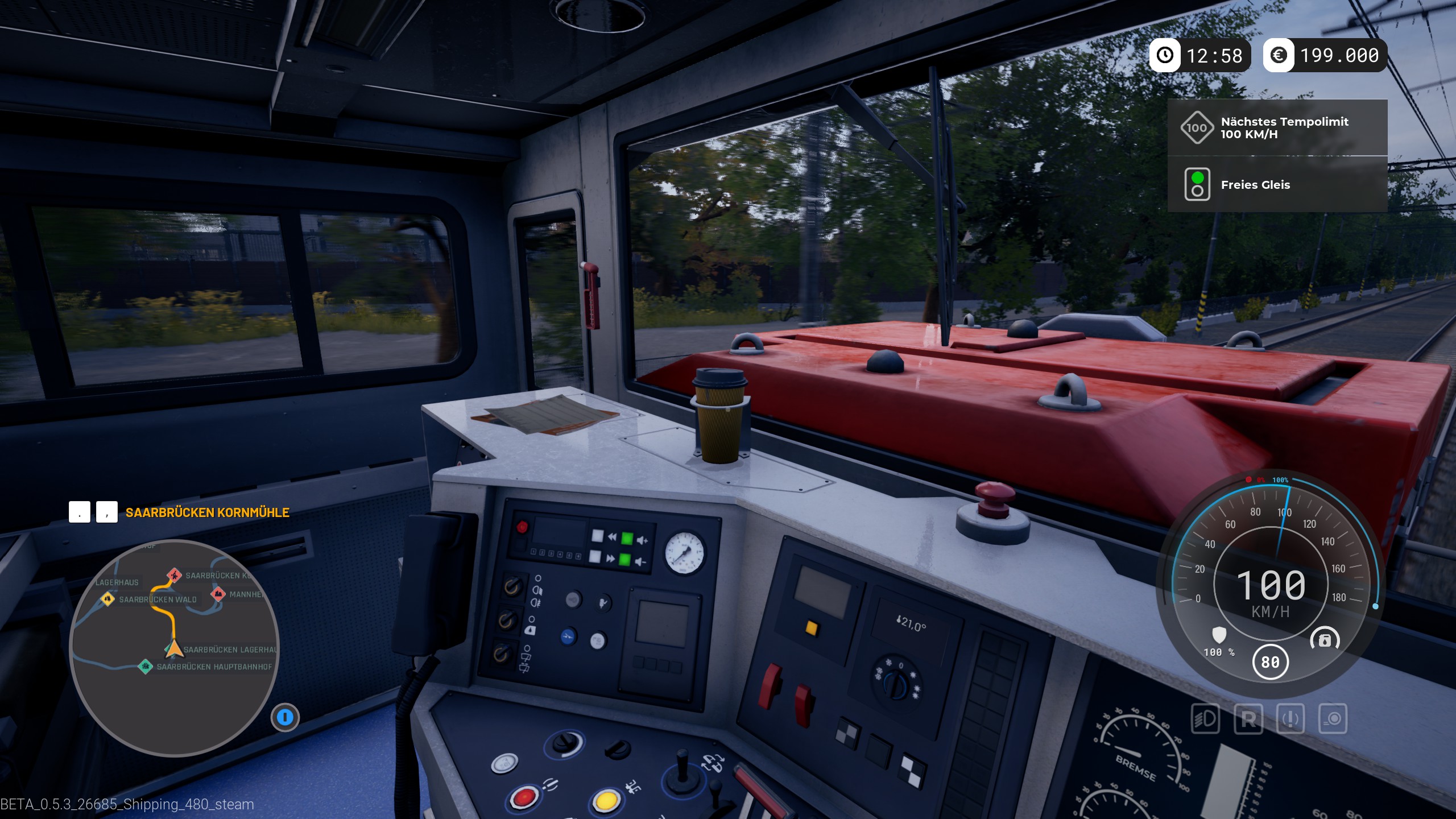Screen dimensions: 1456x819
Task: Toggle the sander wheel icon
Action: (1333, 719)
